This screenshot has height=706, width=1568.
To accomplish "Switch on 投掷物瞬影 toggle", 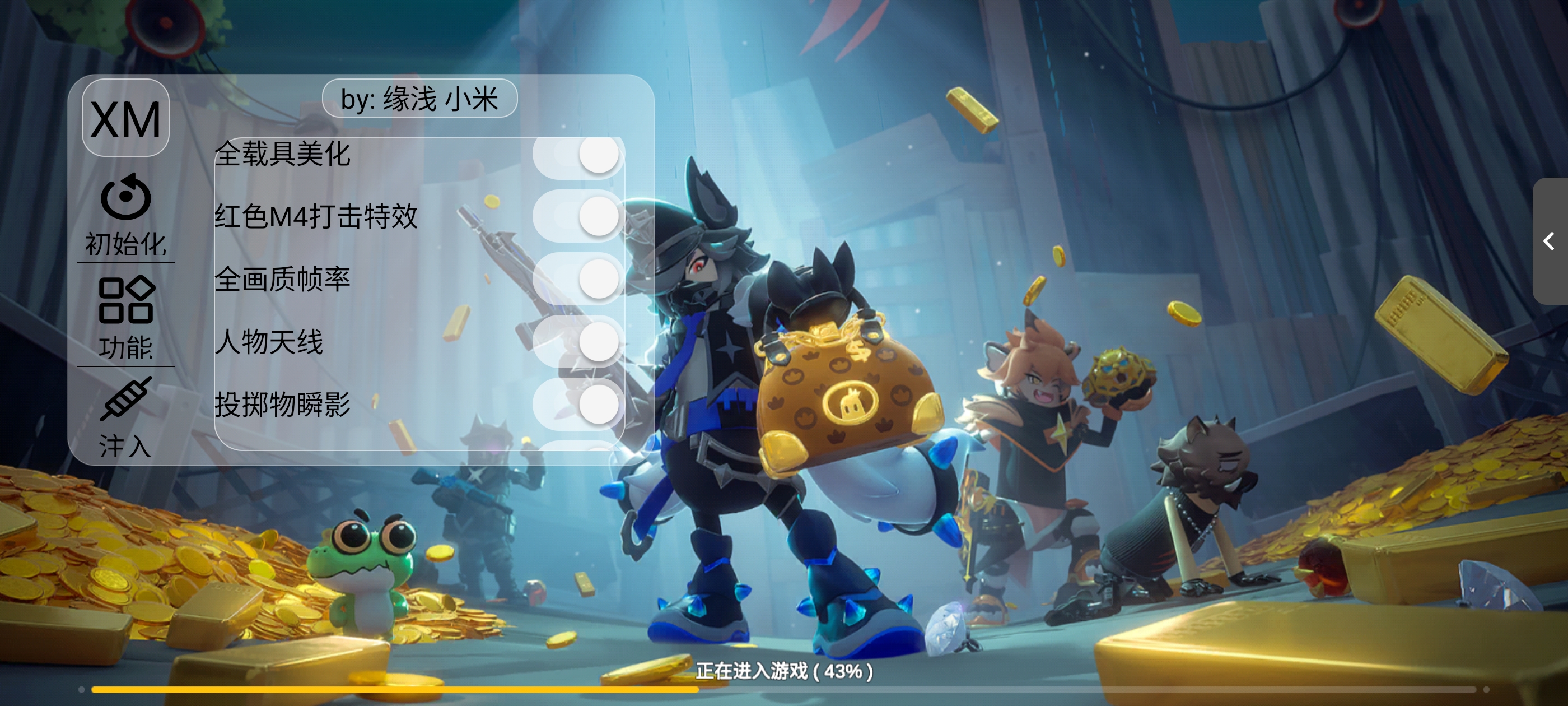I will 578,405.
